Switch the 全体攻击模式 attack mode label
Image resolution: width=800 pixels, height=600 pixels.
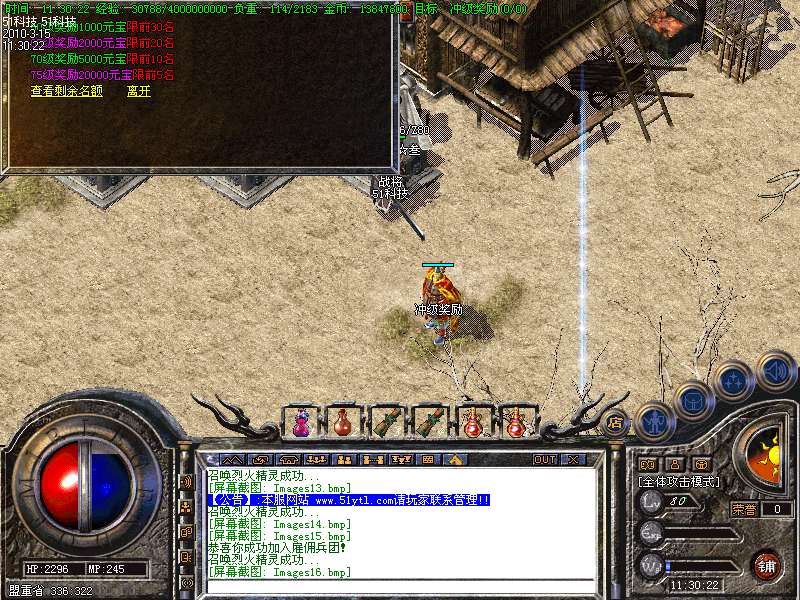tap(680, 481)
